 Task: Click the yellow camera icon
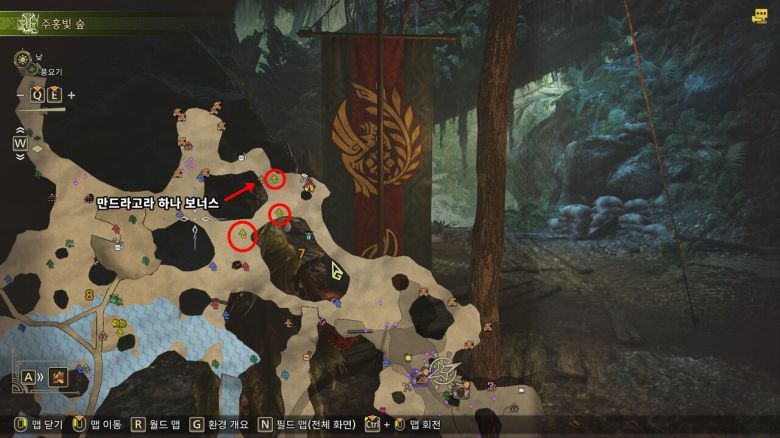coord(760,16)
